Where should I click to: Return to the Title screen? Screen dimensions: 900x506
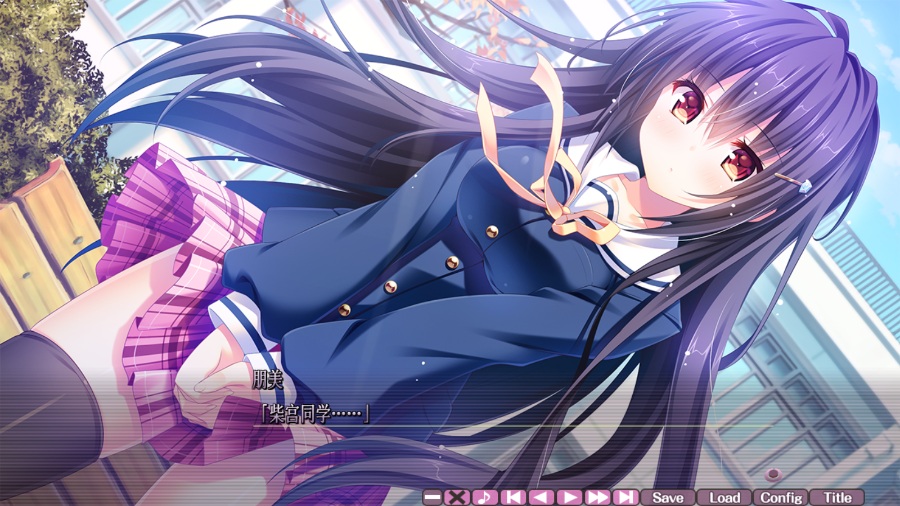[x=837, y=497]
